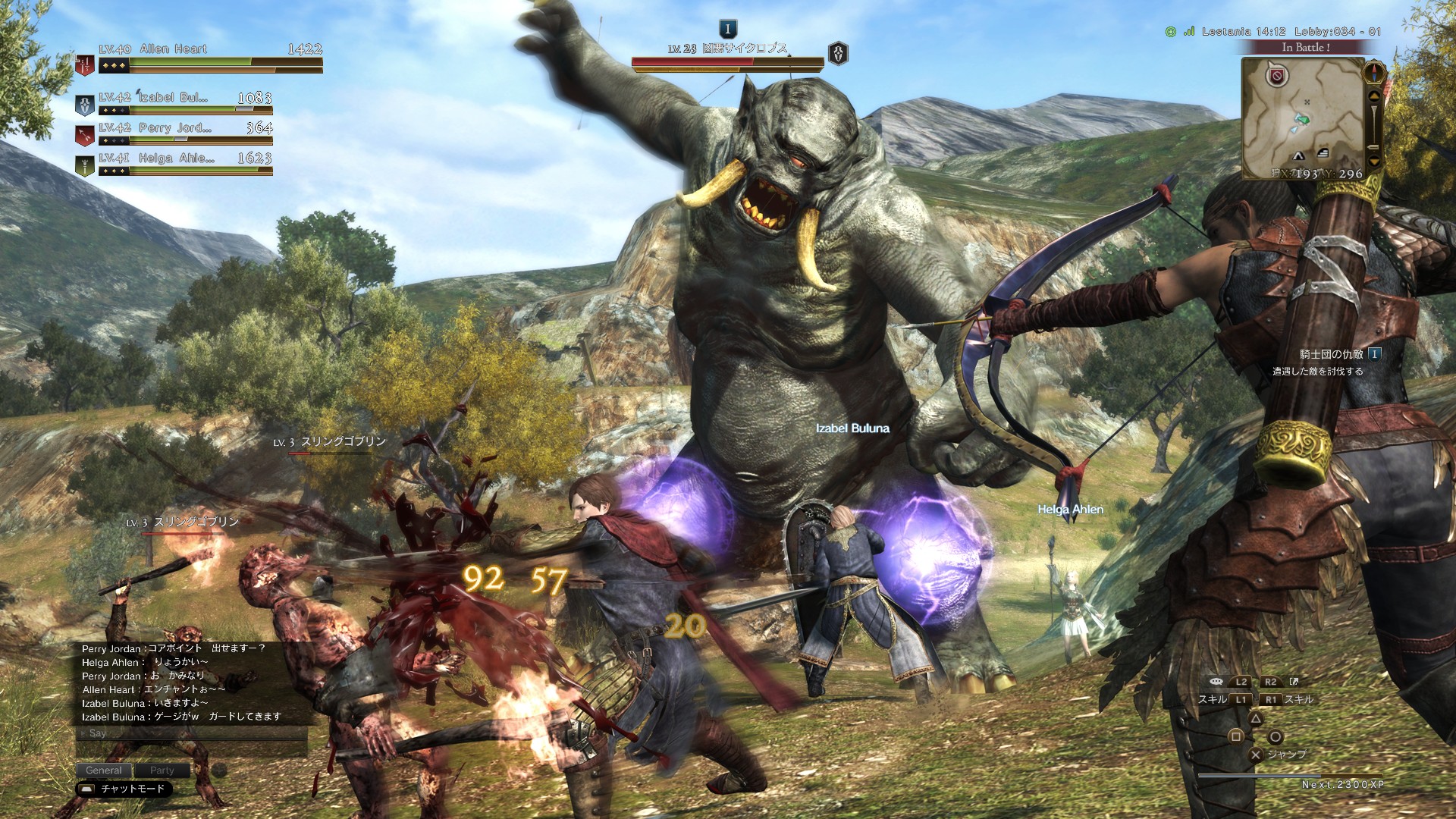Viewport: 1456px width, 819px height.
Task: Select Helga Ahle... party member row
Action: coord(178,162)
